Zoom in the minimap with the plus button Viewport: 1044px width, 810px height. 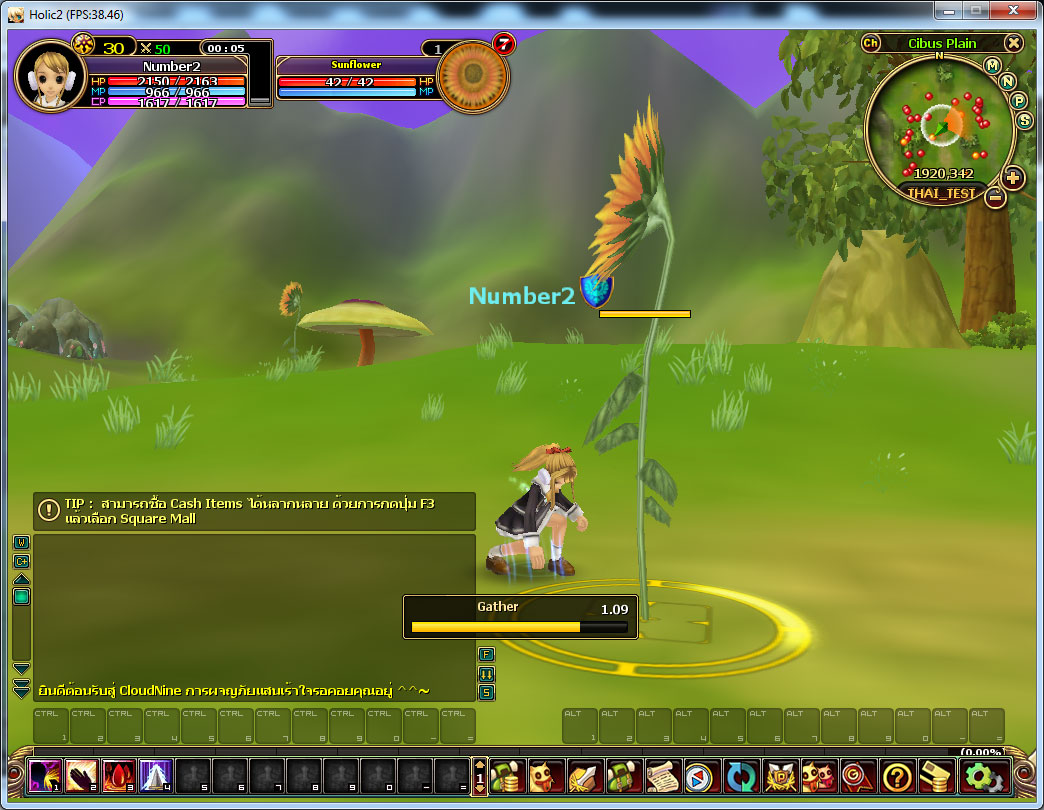point(1013,178)
